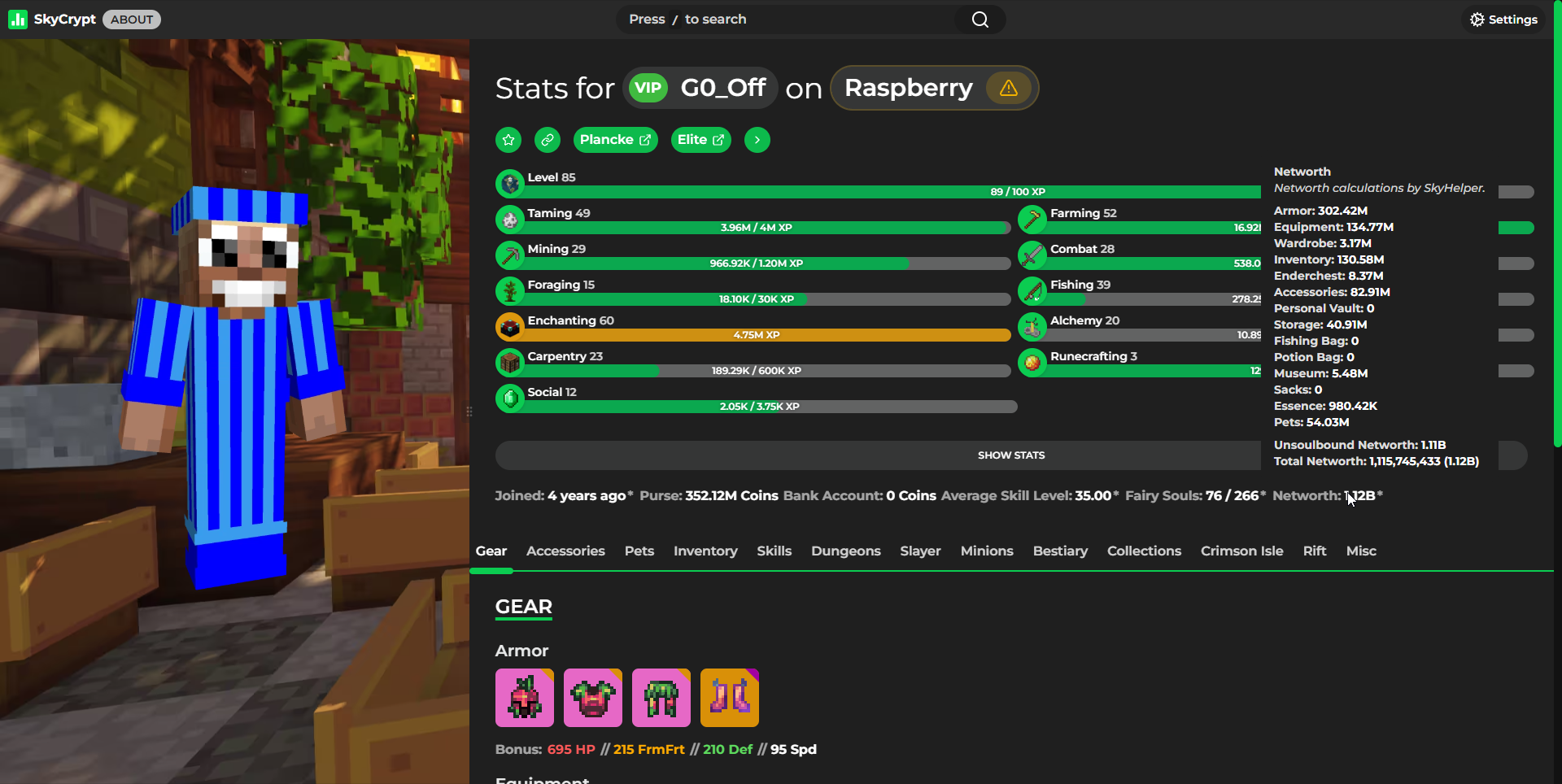This screenshot has width=1562, height=784.
Task: Click the Fishing rod skill icon
Action: (1033, 290)
